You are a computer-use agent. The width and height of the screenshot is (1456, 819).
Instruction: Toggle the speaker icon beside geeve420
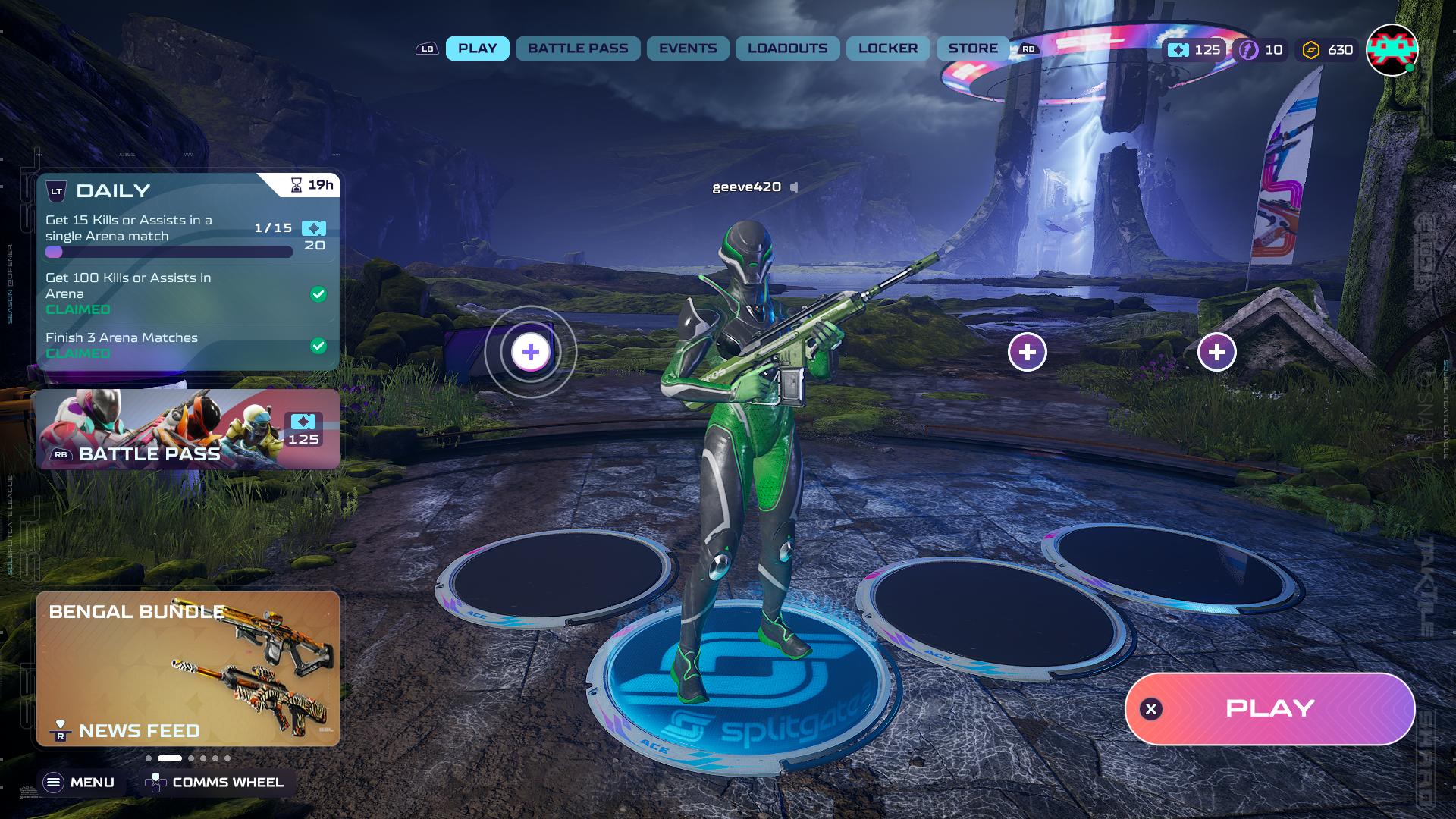[x=794, y=187]
